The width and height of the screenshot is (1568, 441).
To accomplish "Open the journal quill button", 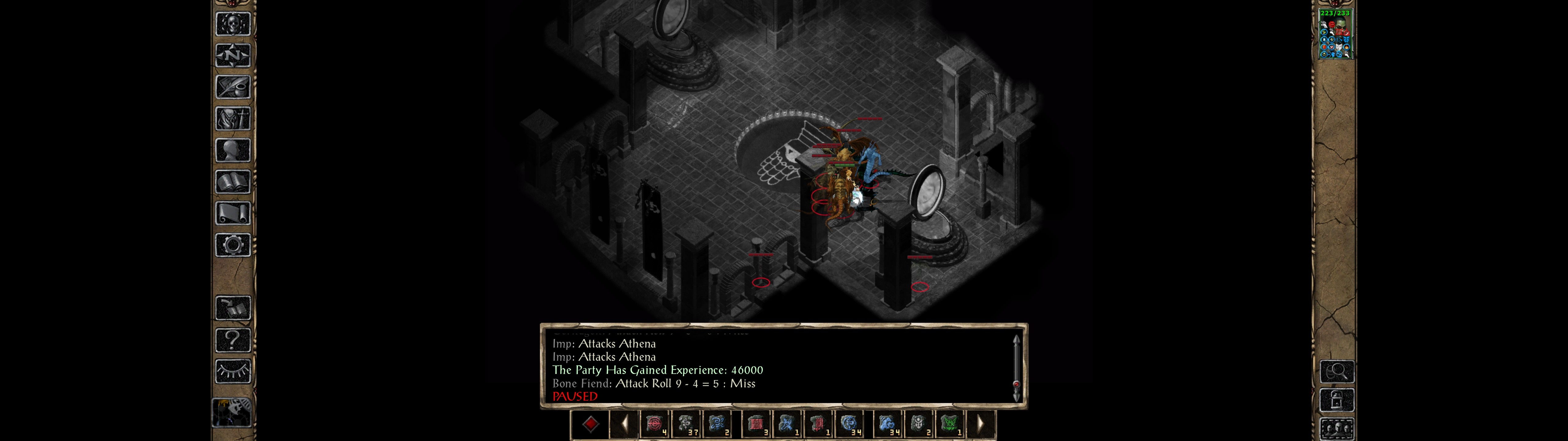I will click(x=232, y=87).
